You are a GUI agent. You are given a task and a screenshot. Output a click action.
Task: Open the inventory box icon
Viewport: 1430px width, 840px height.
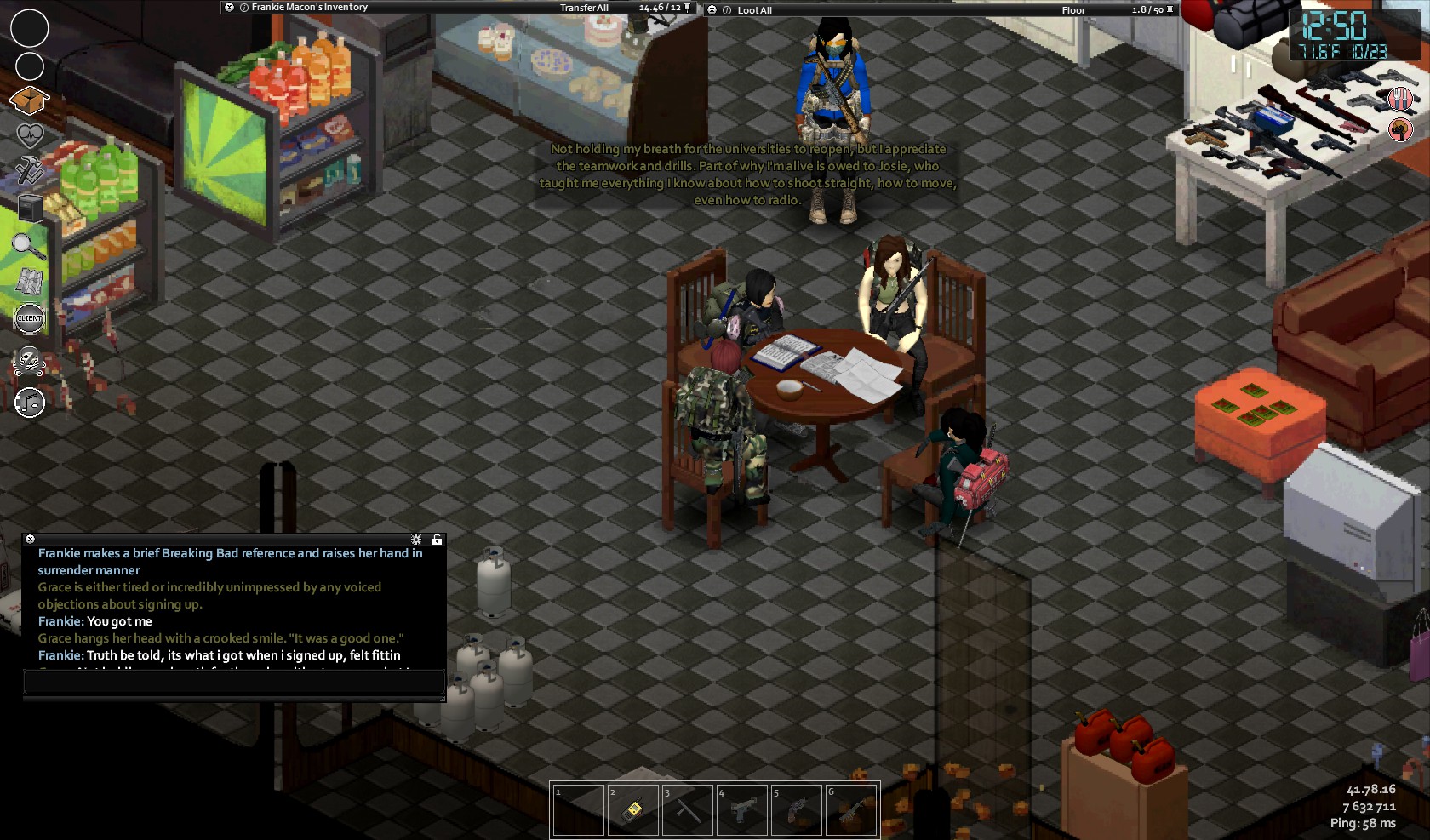pyautogui.click(x=29, y=100)
